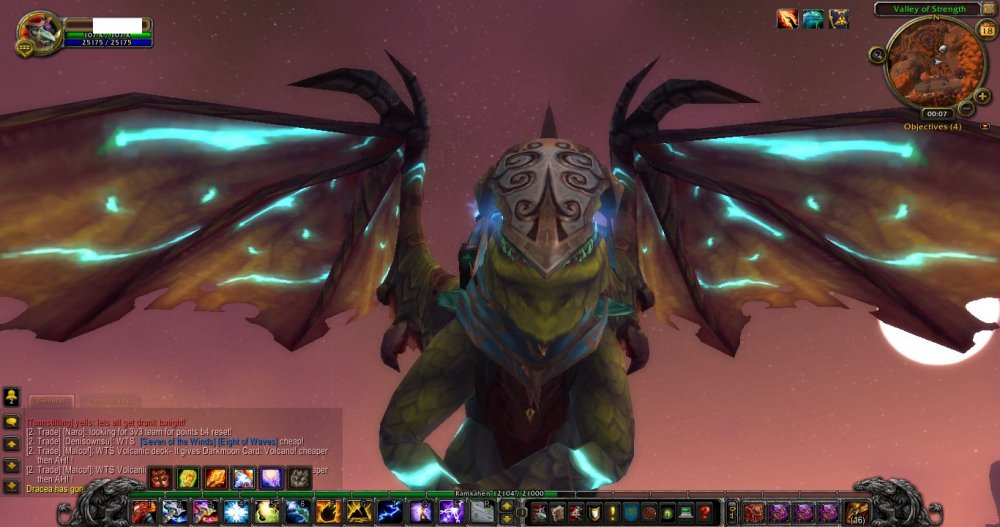The height and width of the screenshot is (527, 1000).
Task: Click the player portrait frame
Action: [40, 33]
